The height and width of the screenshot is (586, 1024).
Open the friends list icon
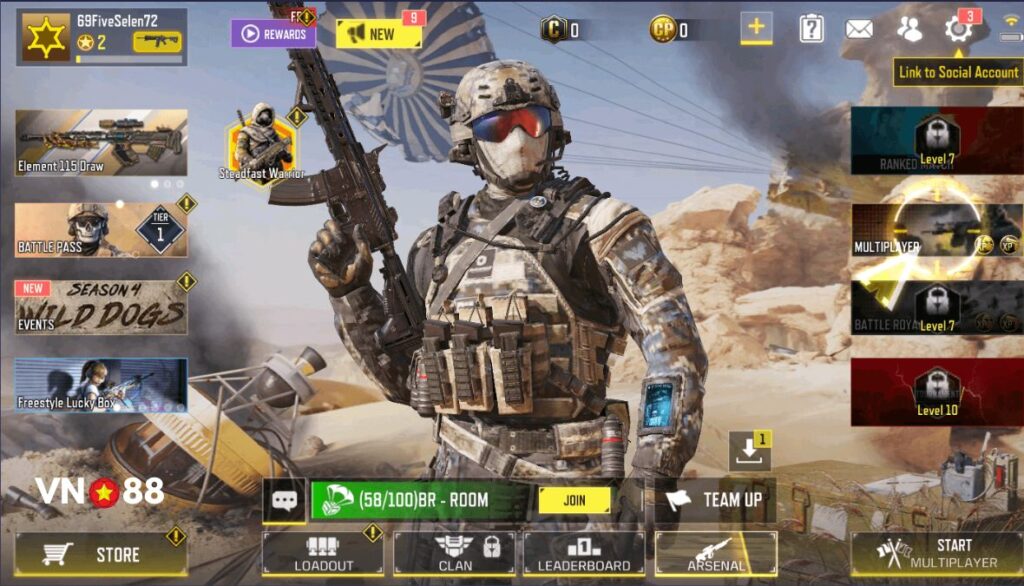(909, 29)
